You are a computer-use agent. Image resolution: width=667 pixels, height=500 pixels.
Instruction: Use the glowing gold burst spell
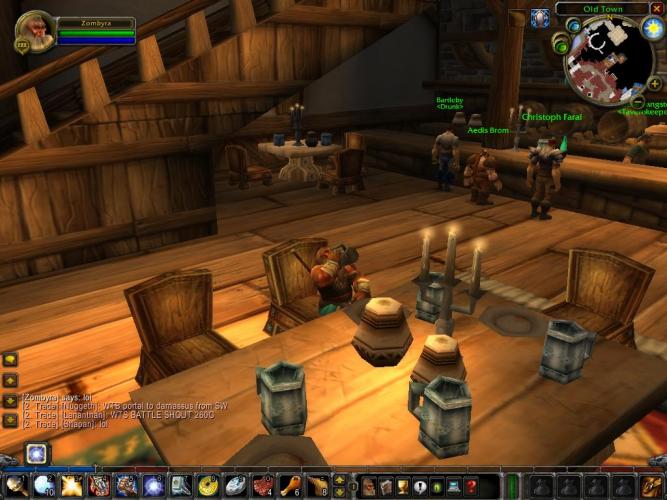click(71, 486)
